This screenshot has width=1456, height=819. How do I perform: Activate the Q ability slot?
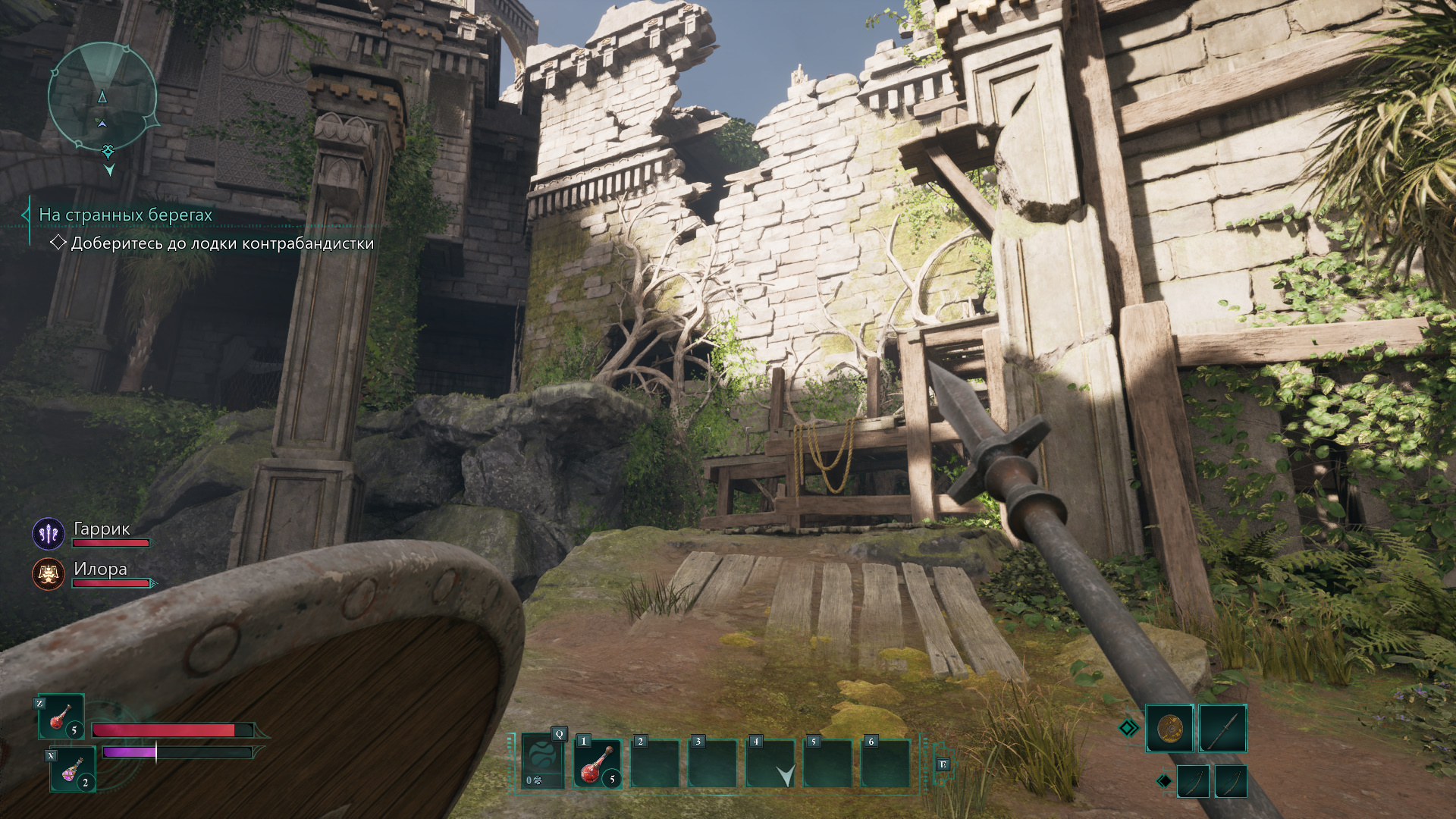tap(543, 761)
